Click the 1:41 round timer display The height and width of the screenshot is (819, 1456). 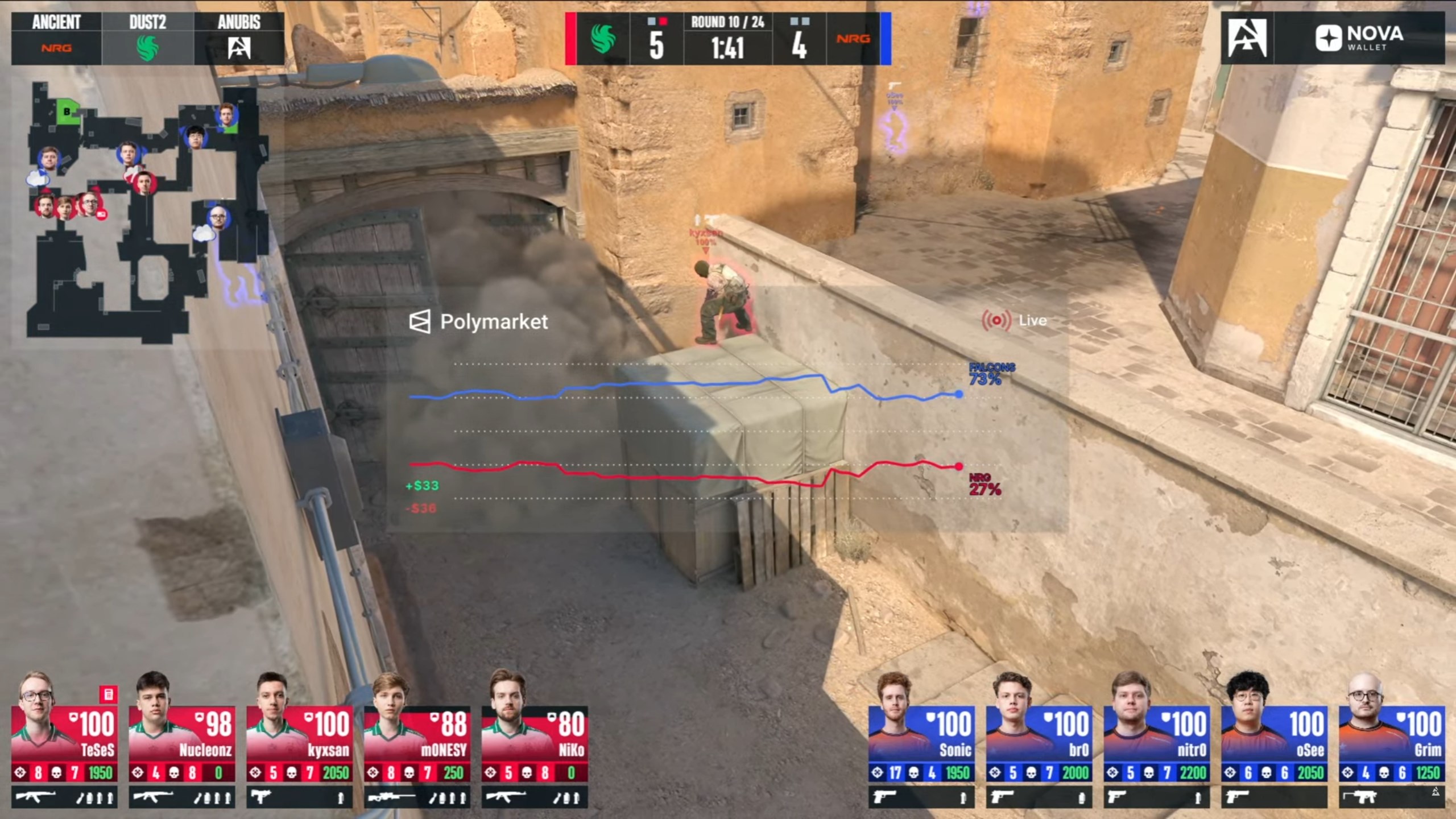[731, 48]
